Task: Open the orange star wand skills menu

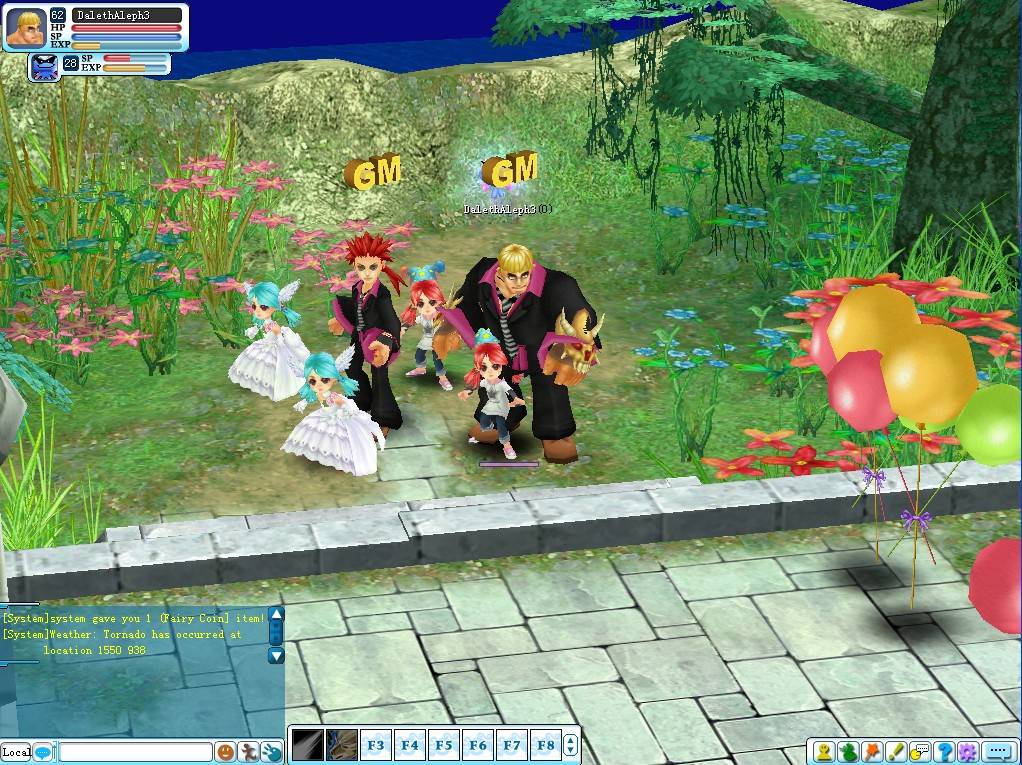Action: click(x=872, y=751)
